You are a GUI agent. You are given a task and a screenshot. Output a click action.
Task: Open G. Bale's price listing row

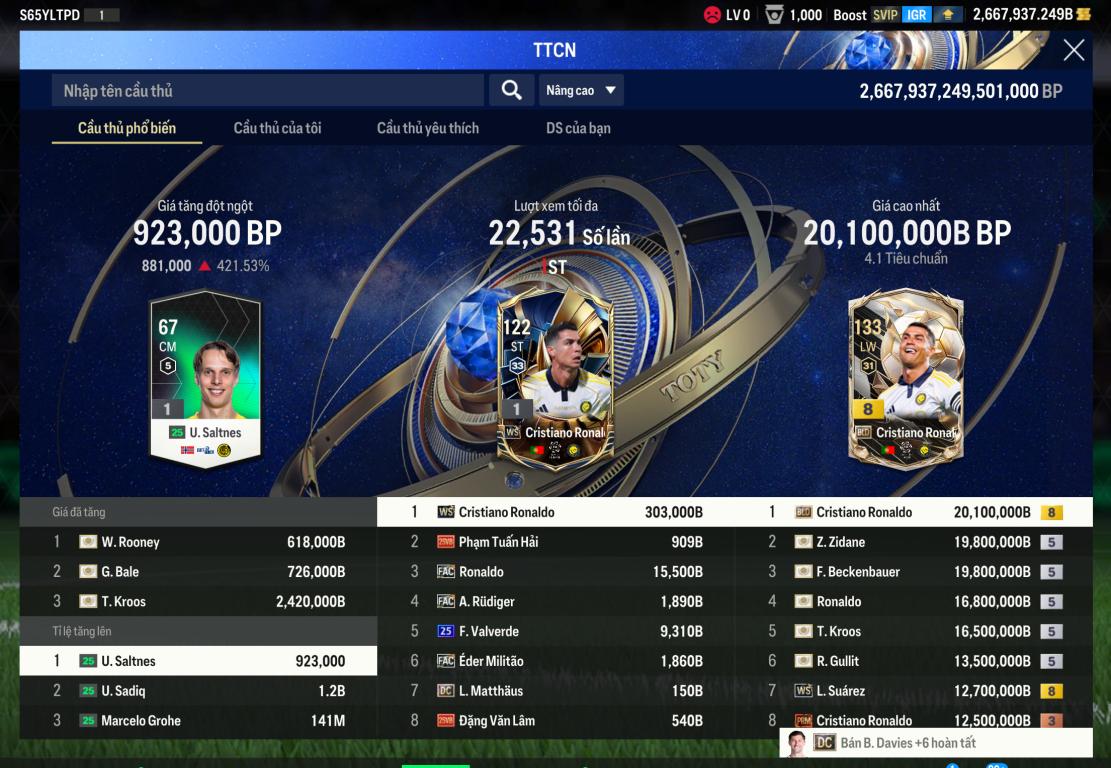click(x=198, y=572)
